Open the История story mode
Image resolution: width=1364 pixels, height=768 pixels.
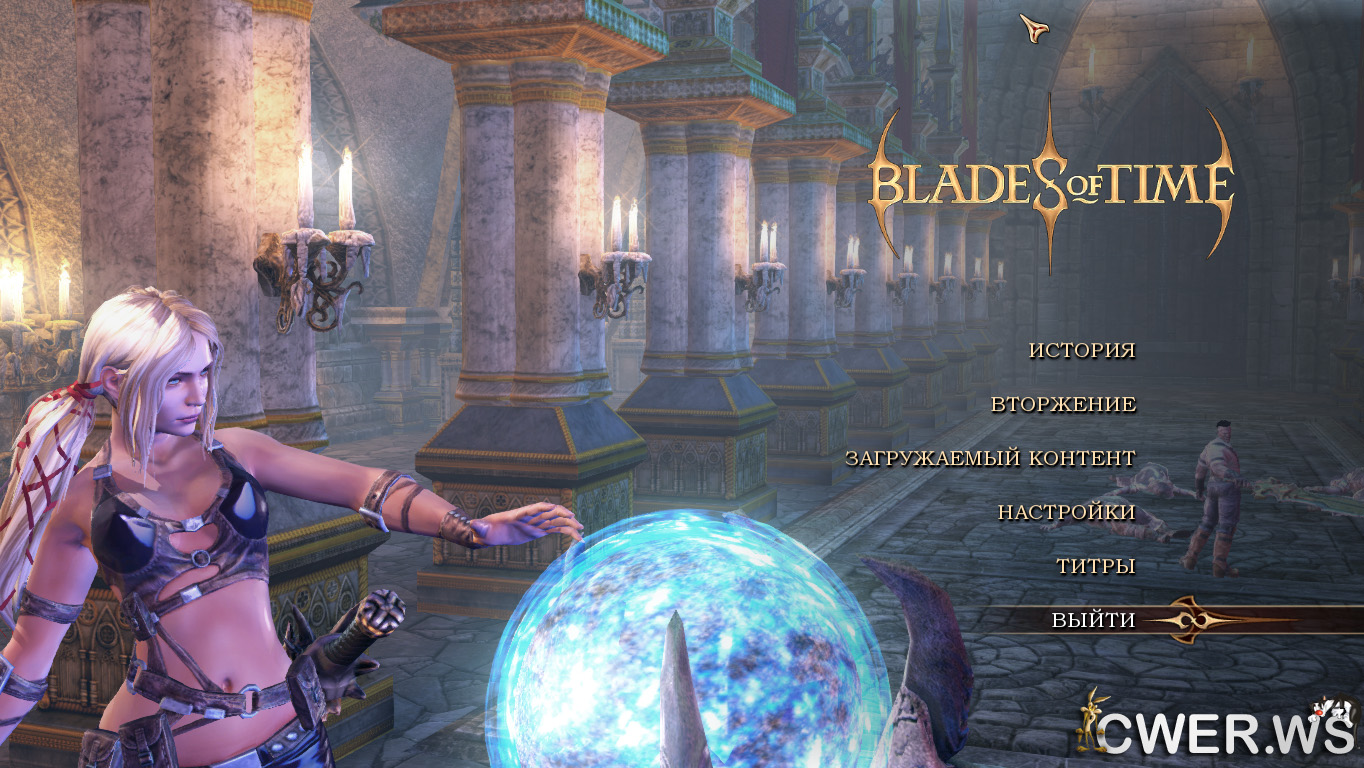point(1082,350)
